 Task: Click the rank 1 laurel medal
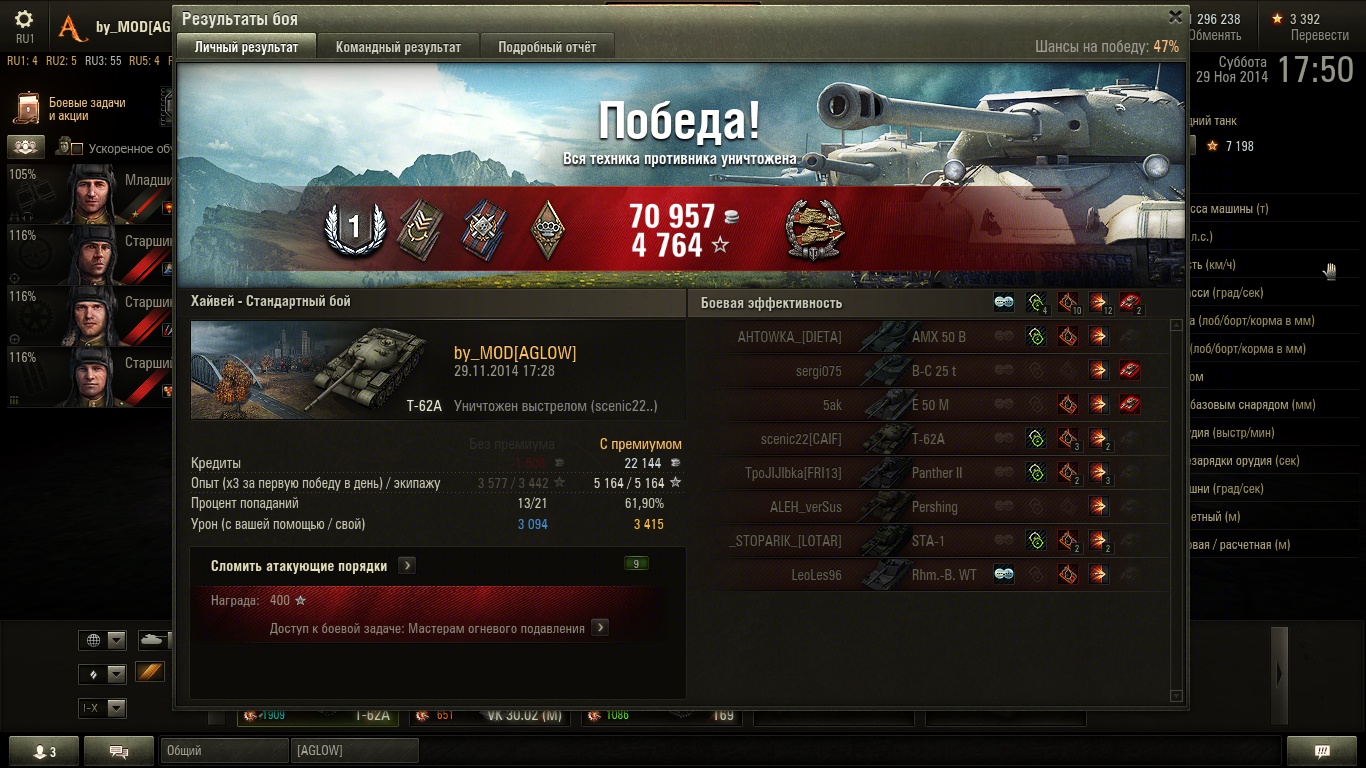[x=353, y=229]
